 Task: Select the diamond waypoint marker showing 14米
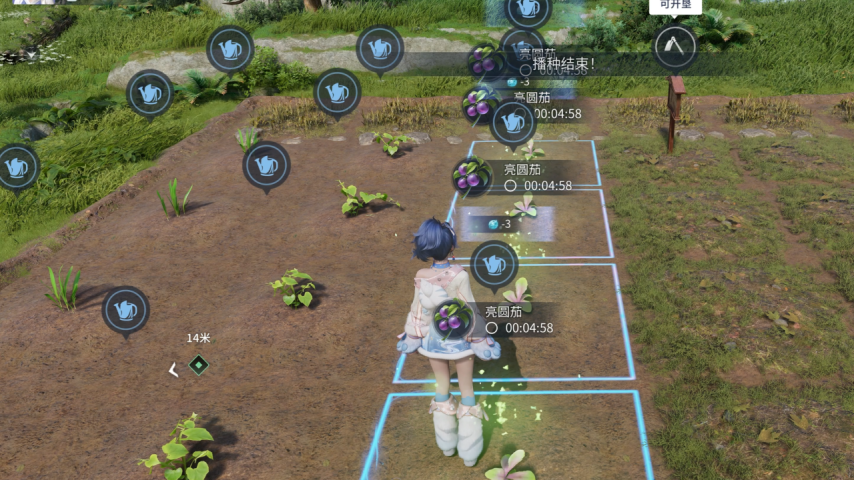199,366
